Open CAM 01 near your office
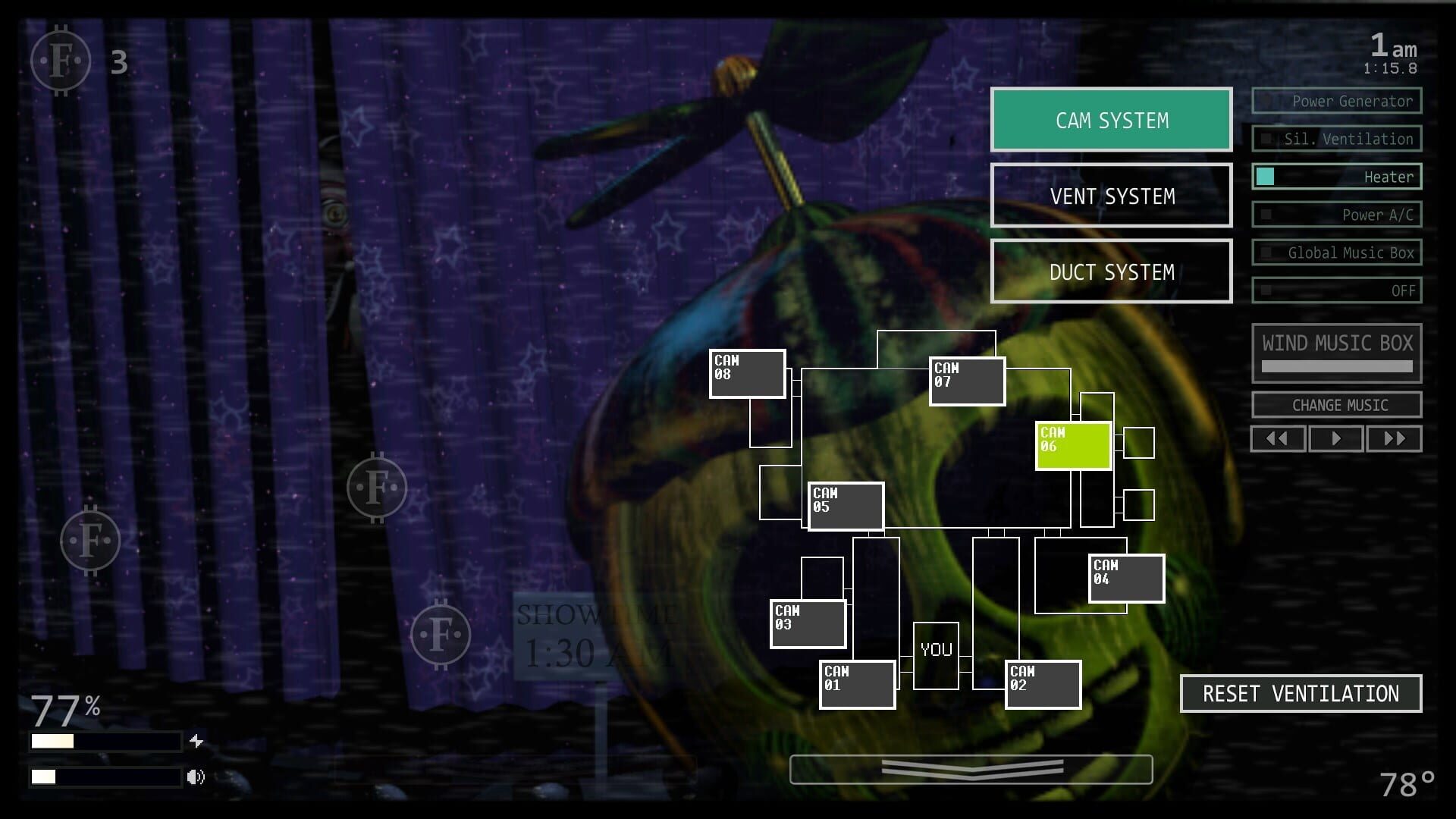Viewport: 1456px width, 819px height. [857, 682]
